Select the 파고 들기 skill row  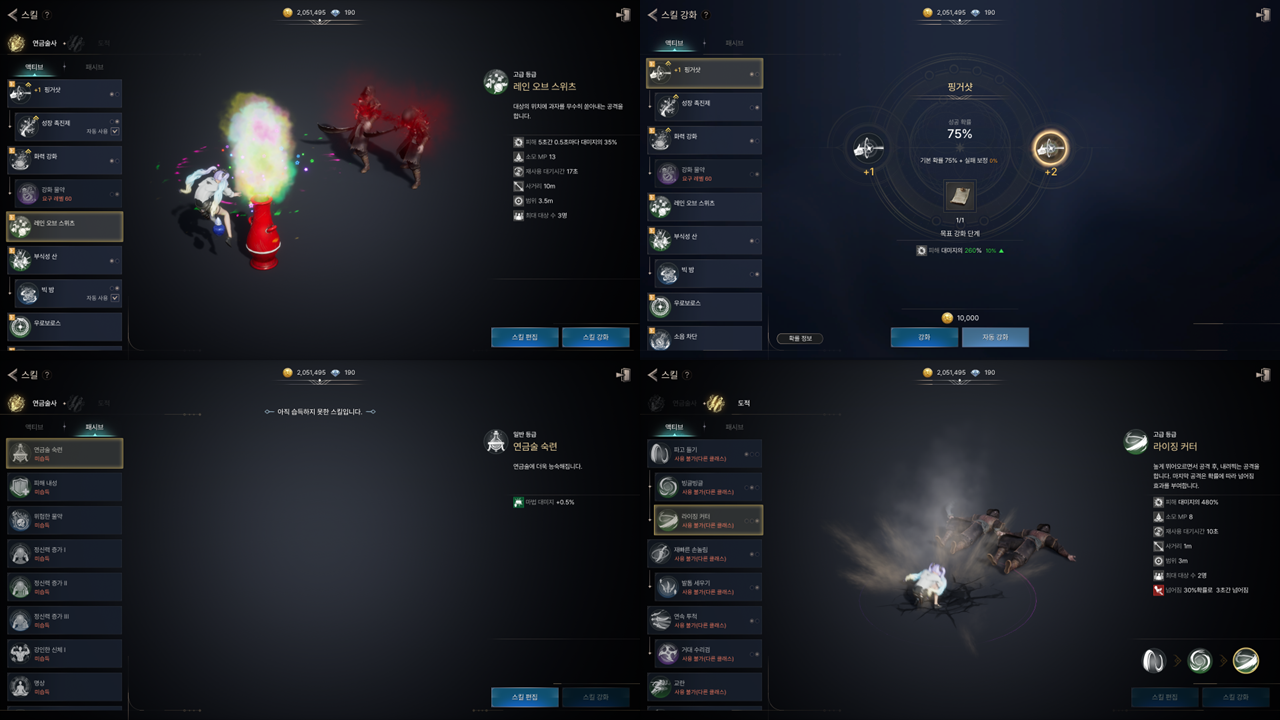pos(704,454)
